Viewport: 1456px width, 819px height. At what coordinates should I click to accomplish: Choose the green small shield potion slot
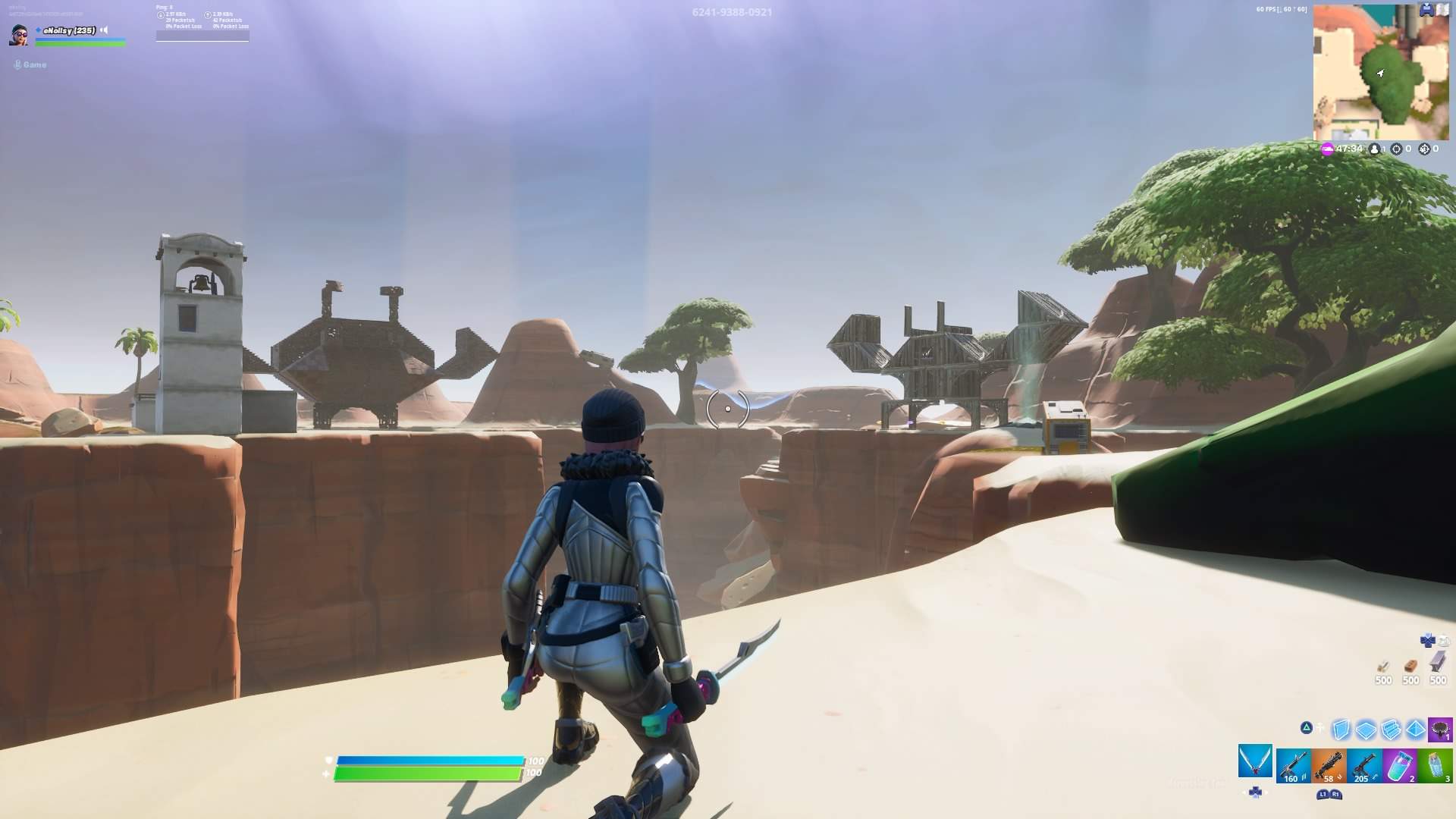[1436, 766]
